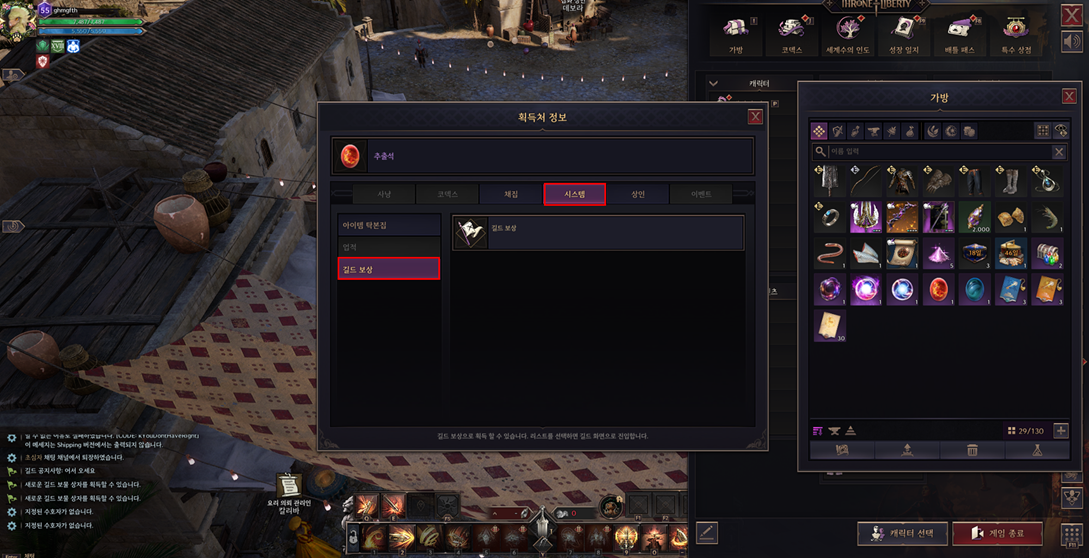Select the ring item in the bag
1089x558 pixels.
click(x=830, y=216)
